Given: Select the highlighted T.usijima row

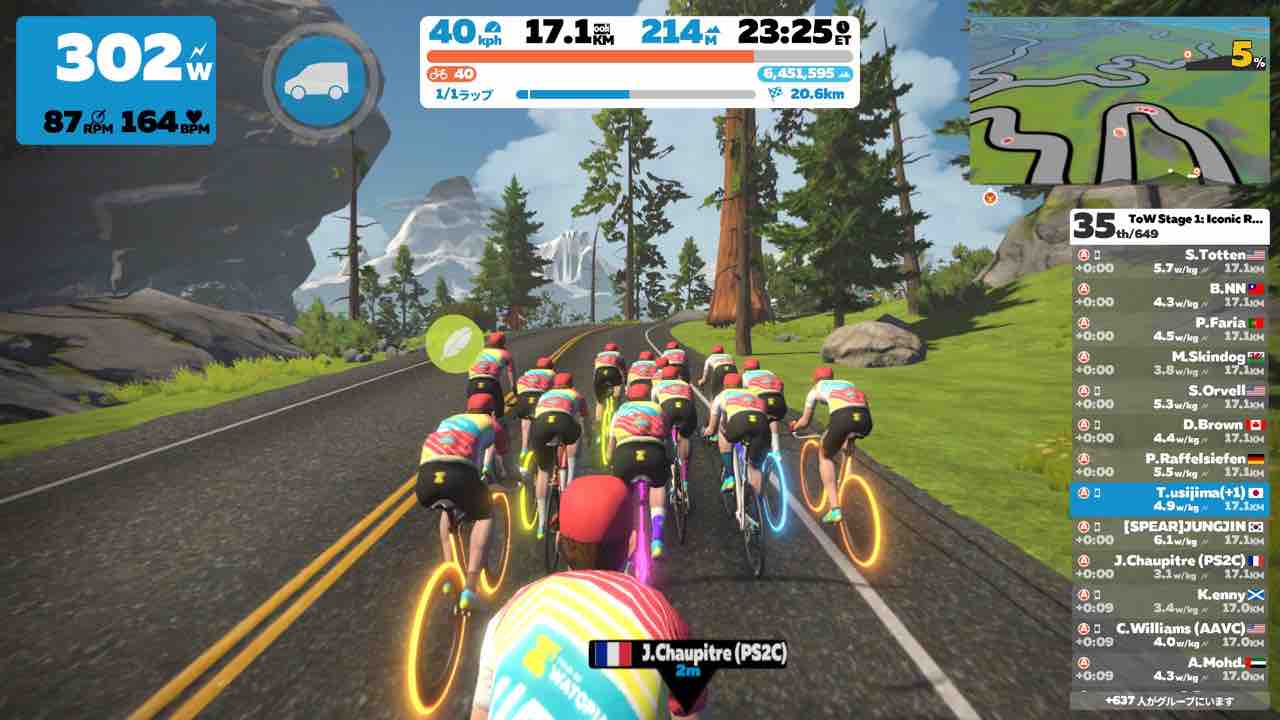Looking at the screenshot, I should [x=1169, y=500].
